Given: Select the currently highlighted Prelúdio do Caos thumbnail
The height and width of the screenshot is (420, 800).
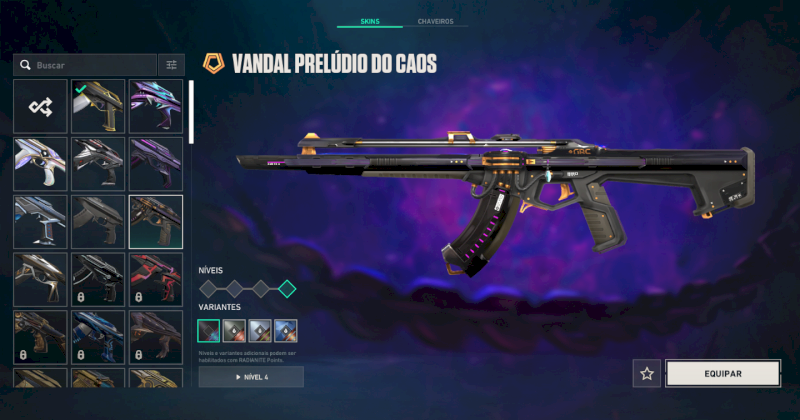Looking at the screenshot, I should pyautogui.click(x=156, y=221).
